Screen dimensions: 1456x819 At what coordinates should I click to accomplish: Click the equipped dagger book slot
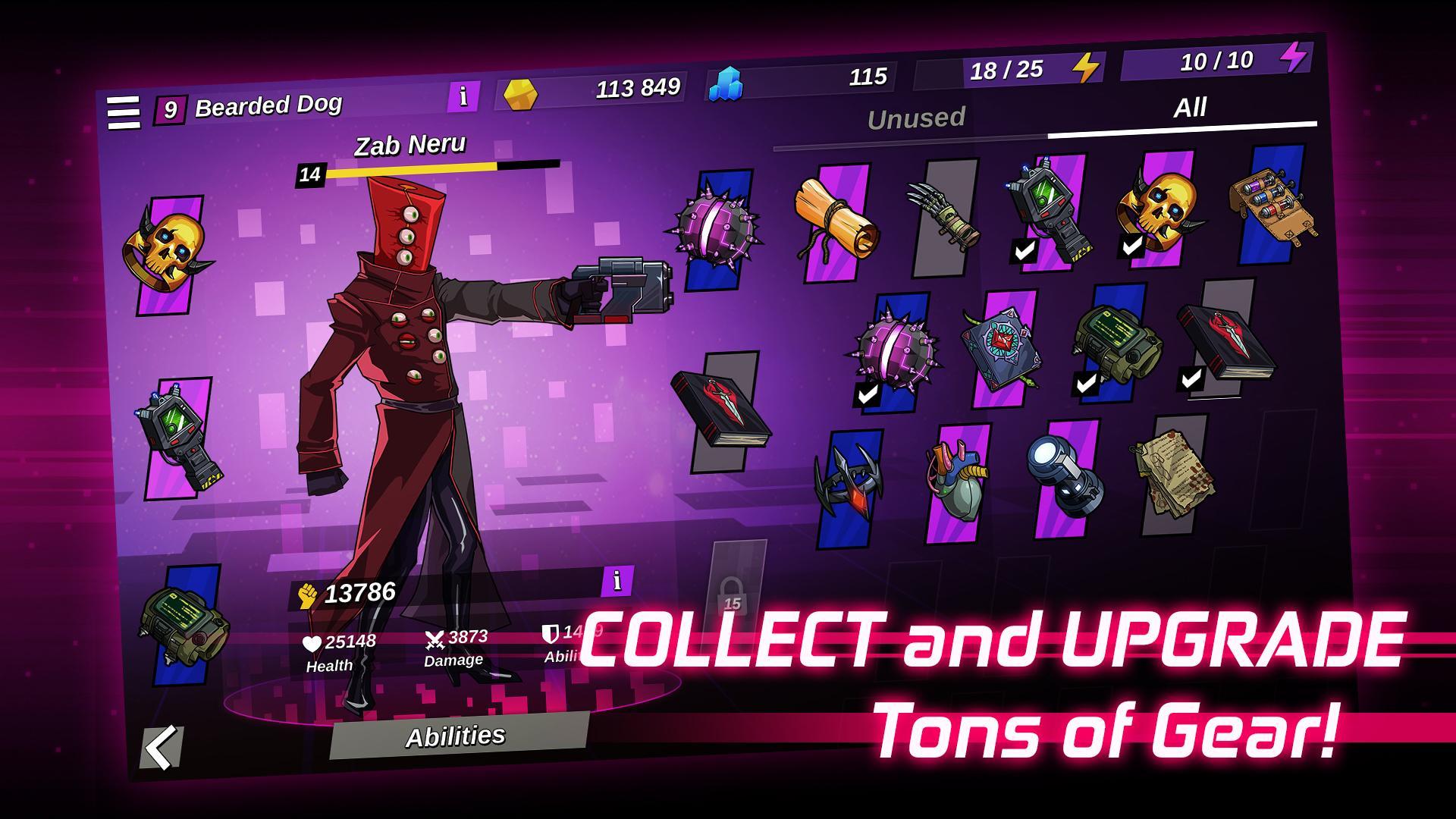pos(723,409)
